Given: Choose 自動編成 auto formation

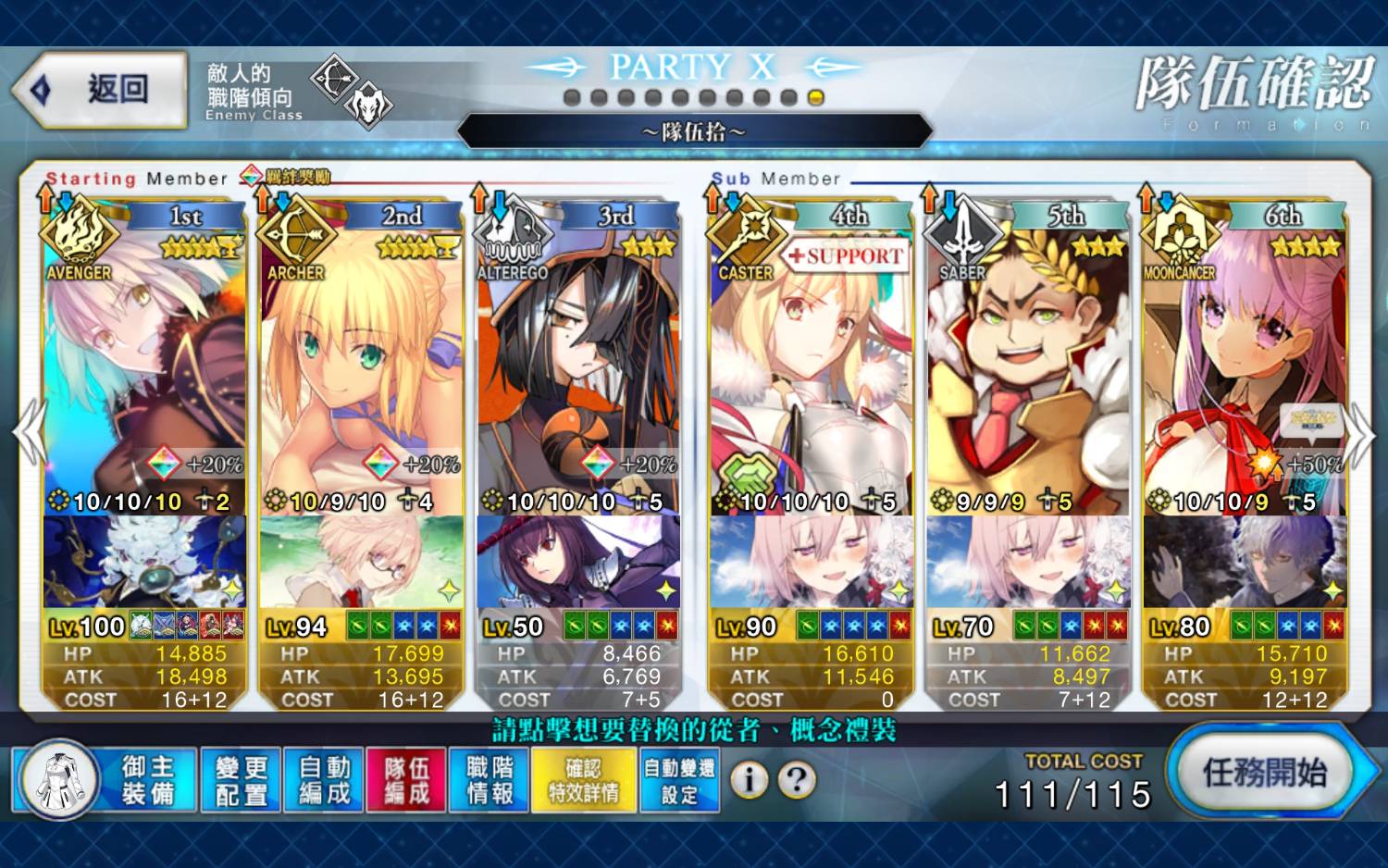Looking at the screenshot, I should coord(324,780).
